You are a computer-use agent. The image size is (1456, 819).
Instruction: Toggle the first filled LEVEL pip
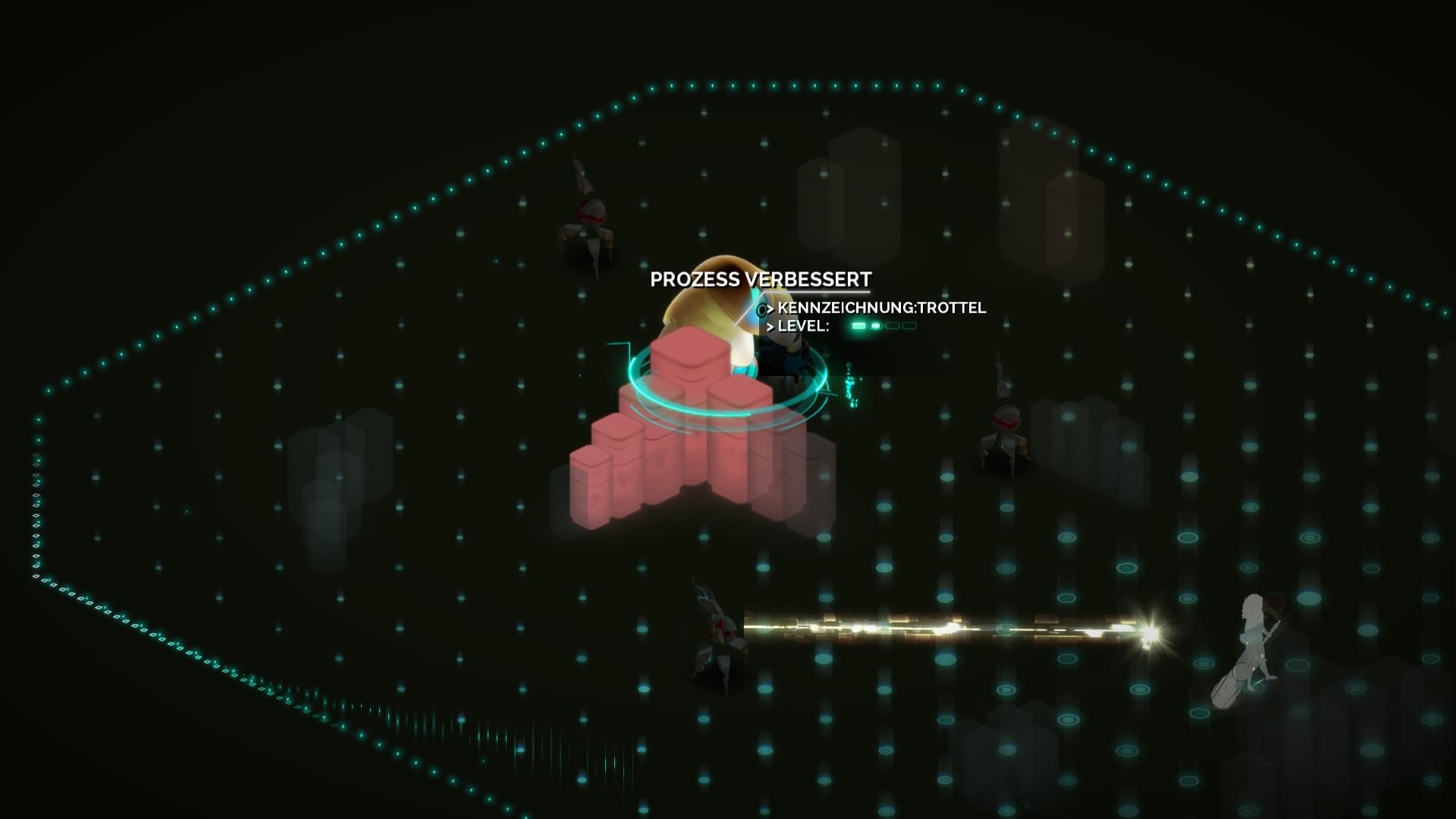[858, 326]
